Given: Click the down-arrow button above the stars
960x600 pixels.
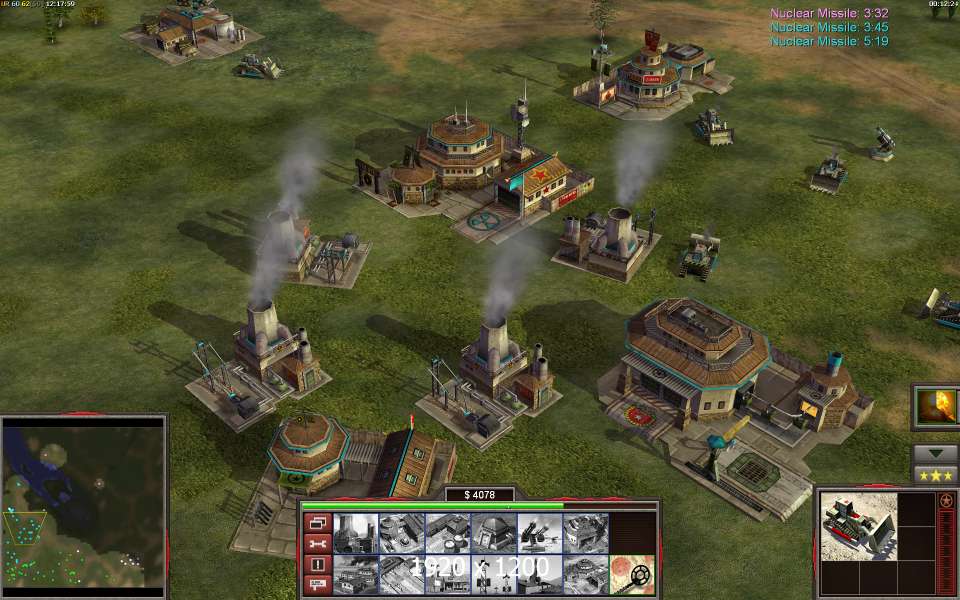Looking at the screenshot, I should [x=935, y=453].
